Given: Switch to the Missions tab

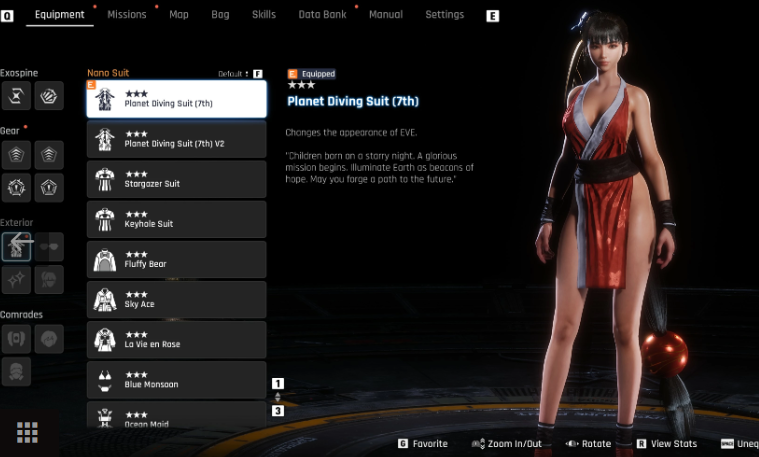Looking at the screenshot, I should click(126, 15).
